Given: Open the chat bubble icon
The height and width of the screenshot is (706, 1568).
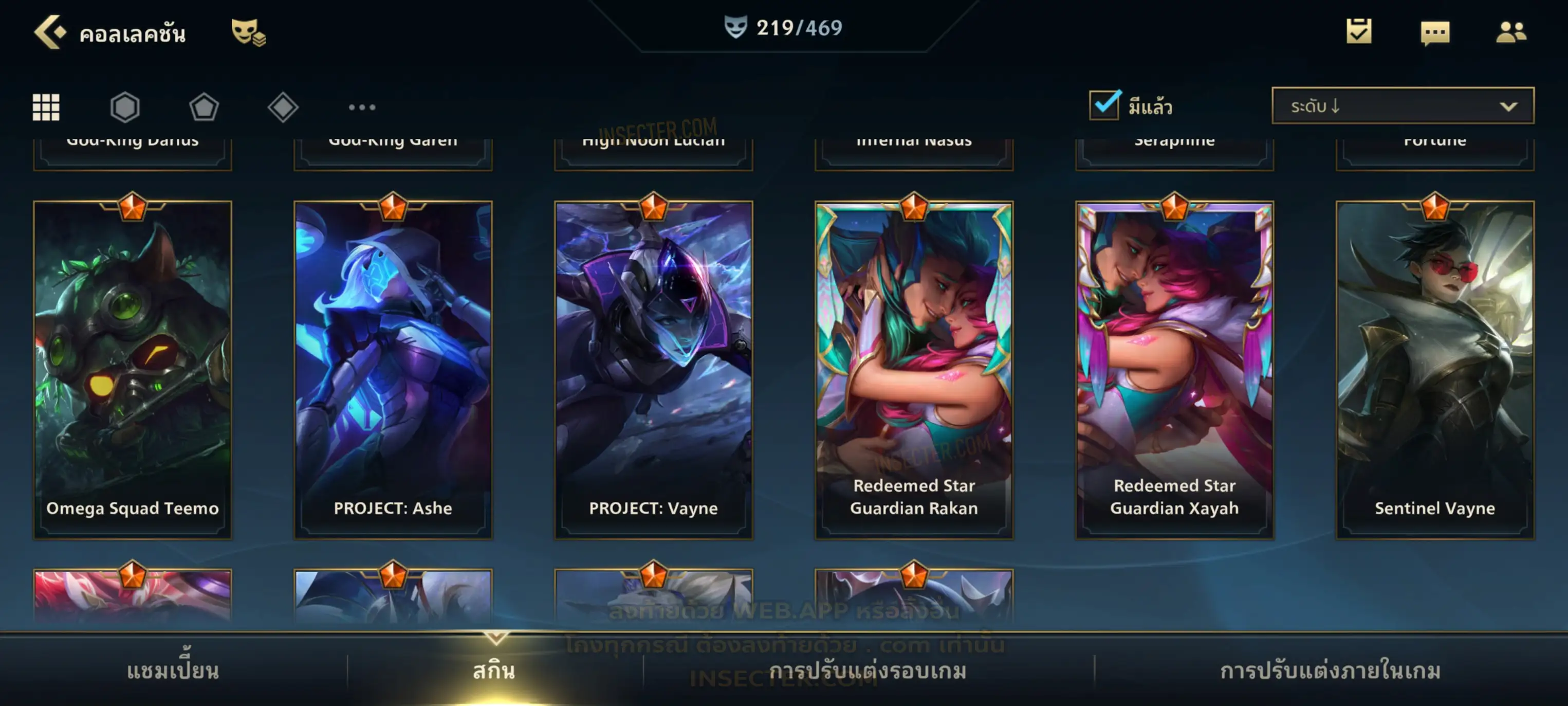Looking at the screenshot, I should 1434,33.
